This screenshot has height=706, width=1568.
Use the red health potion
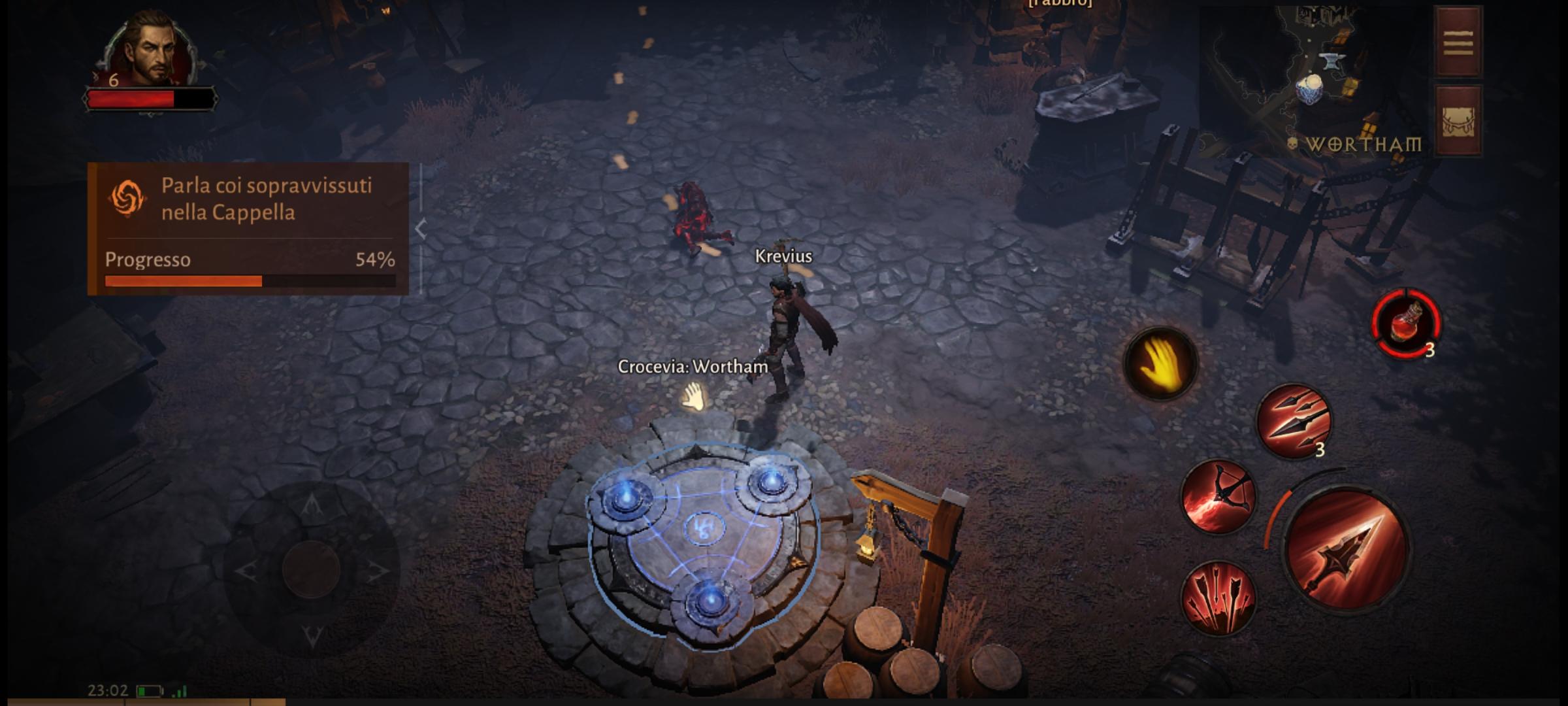coord(1406,324)
